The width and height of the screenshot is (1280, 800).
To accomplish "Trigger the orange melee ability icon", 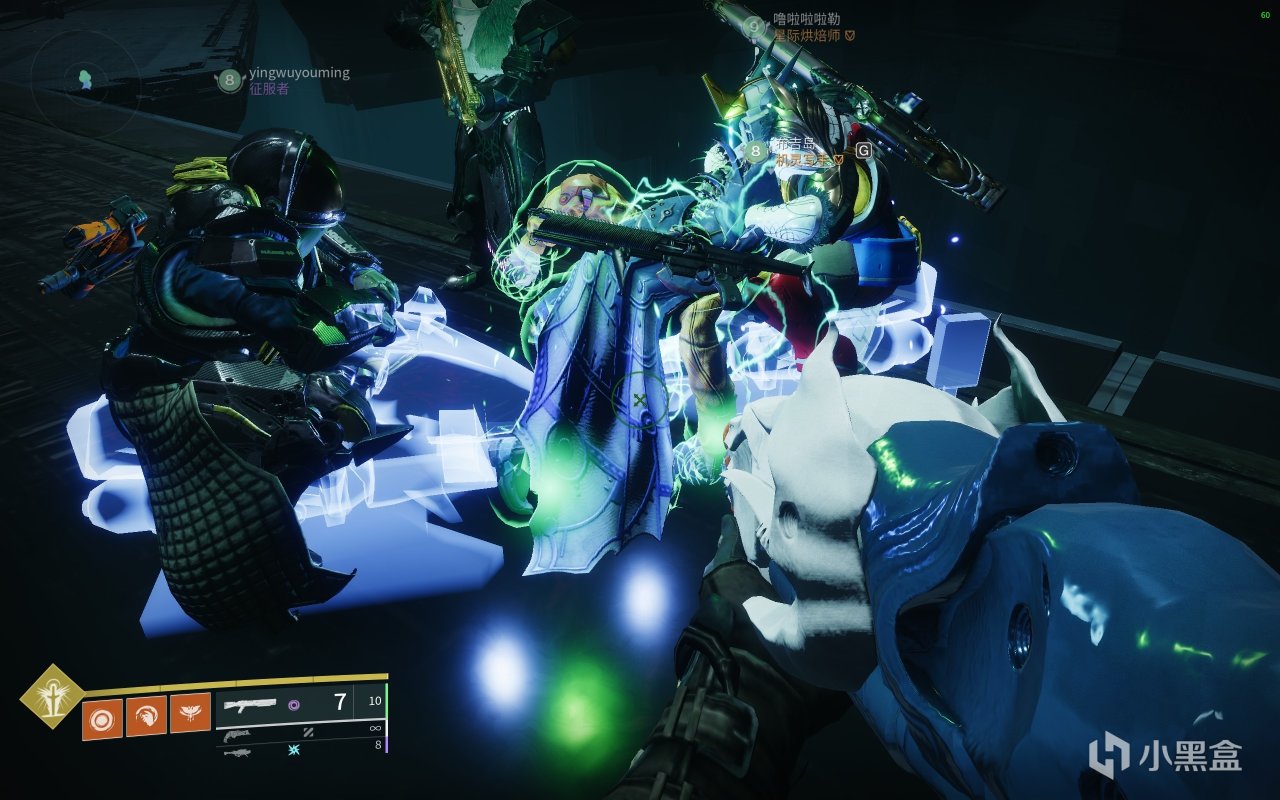I will (146, 715).
